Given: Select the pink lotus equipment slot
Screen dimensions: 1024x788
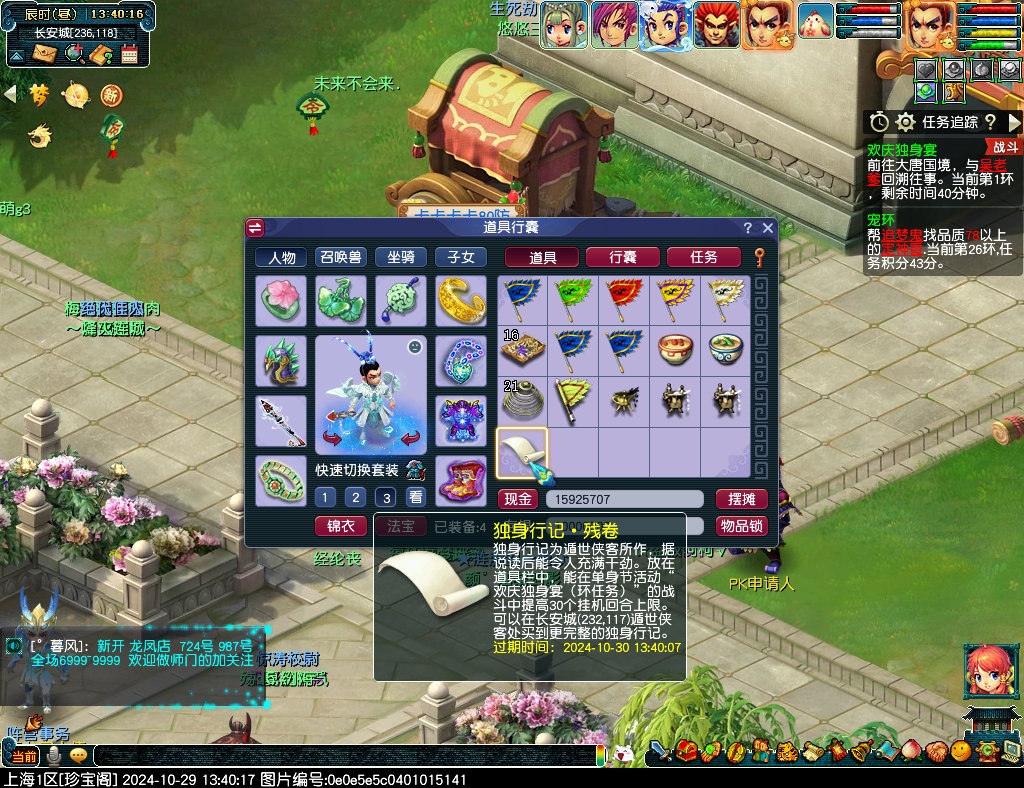Looking at the screenshot, I should click(281, 301).
